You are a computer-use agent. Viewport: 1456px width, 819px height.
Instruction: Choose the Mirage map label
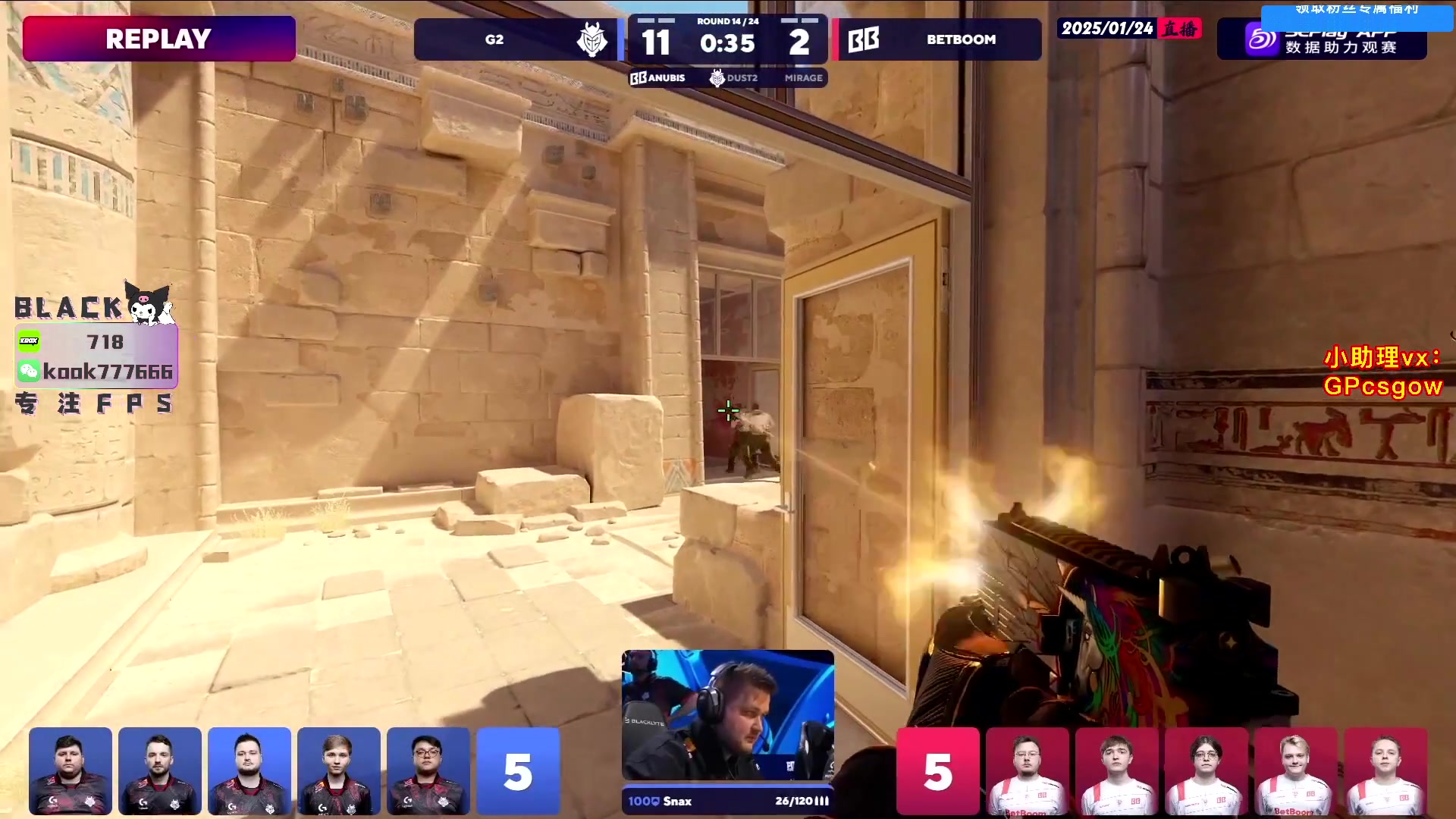point(803,78)
